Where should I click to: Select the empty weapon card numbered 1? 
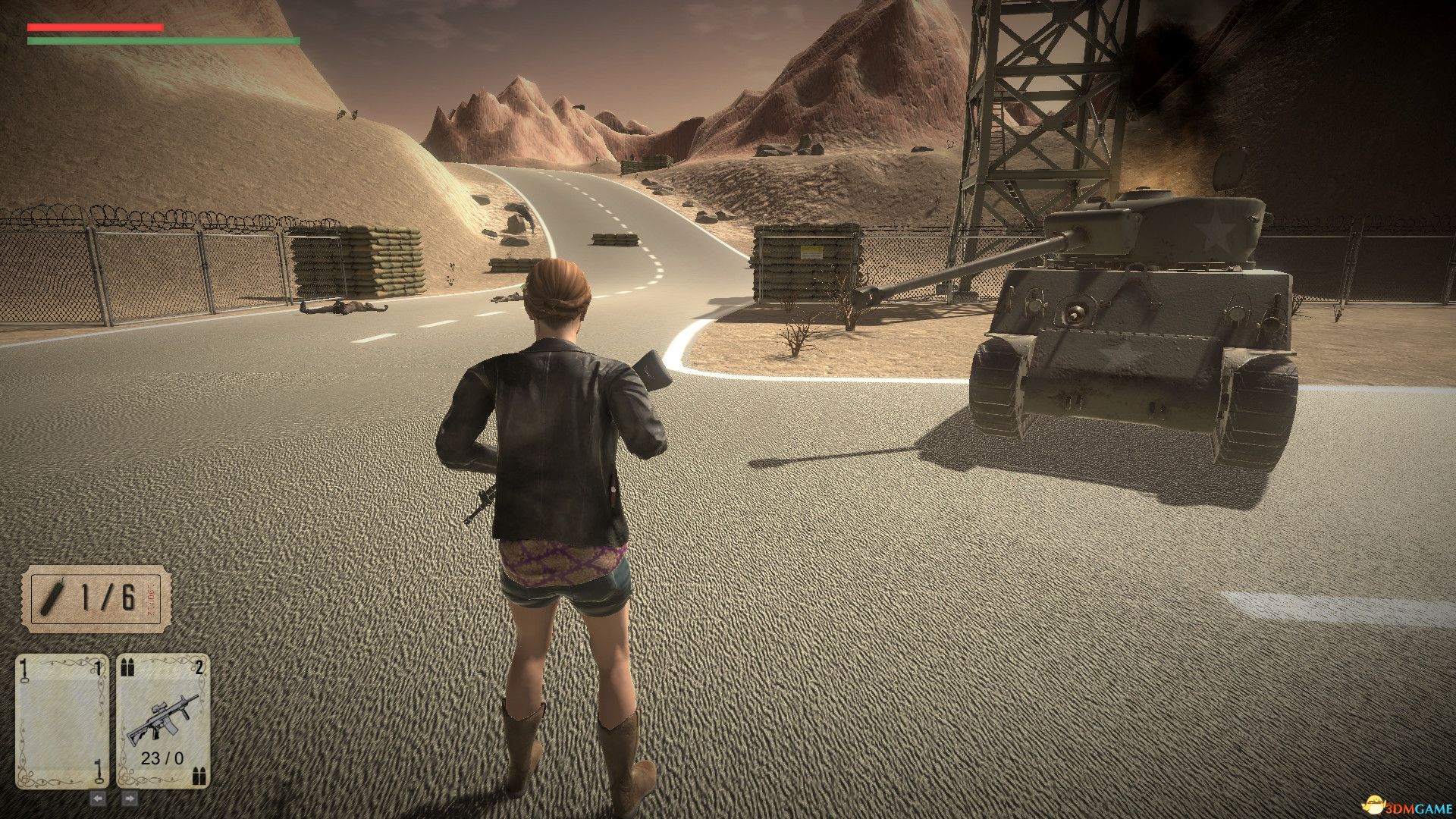point(61,720)
